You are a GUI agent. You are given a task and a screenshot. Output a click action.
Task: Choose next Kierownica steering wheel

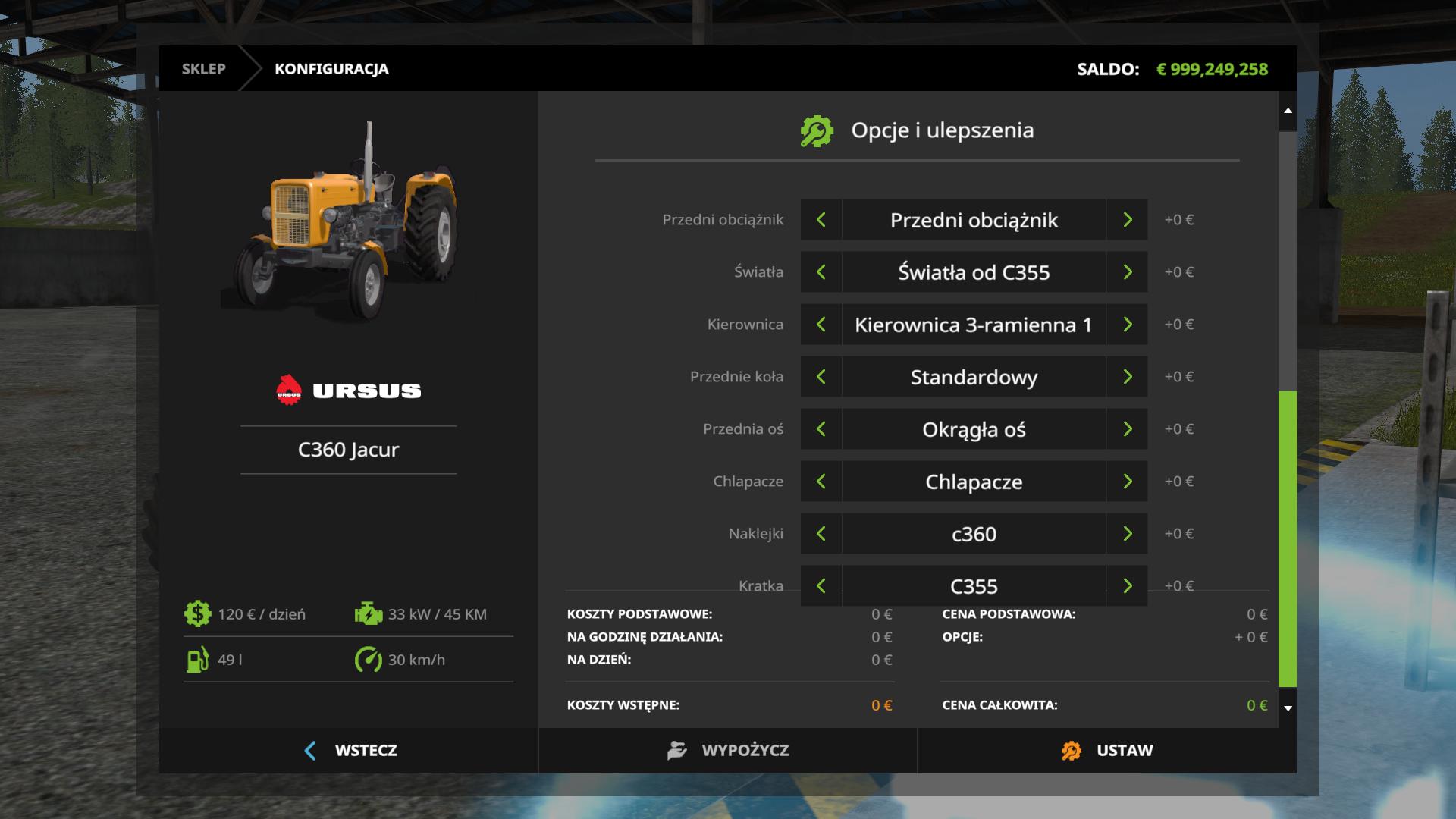(x=1127, y=325)
